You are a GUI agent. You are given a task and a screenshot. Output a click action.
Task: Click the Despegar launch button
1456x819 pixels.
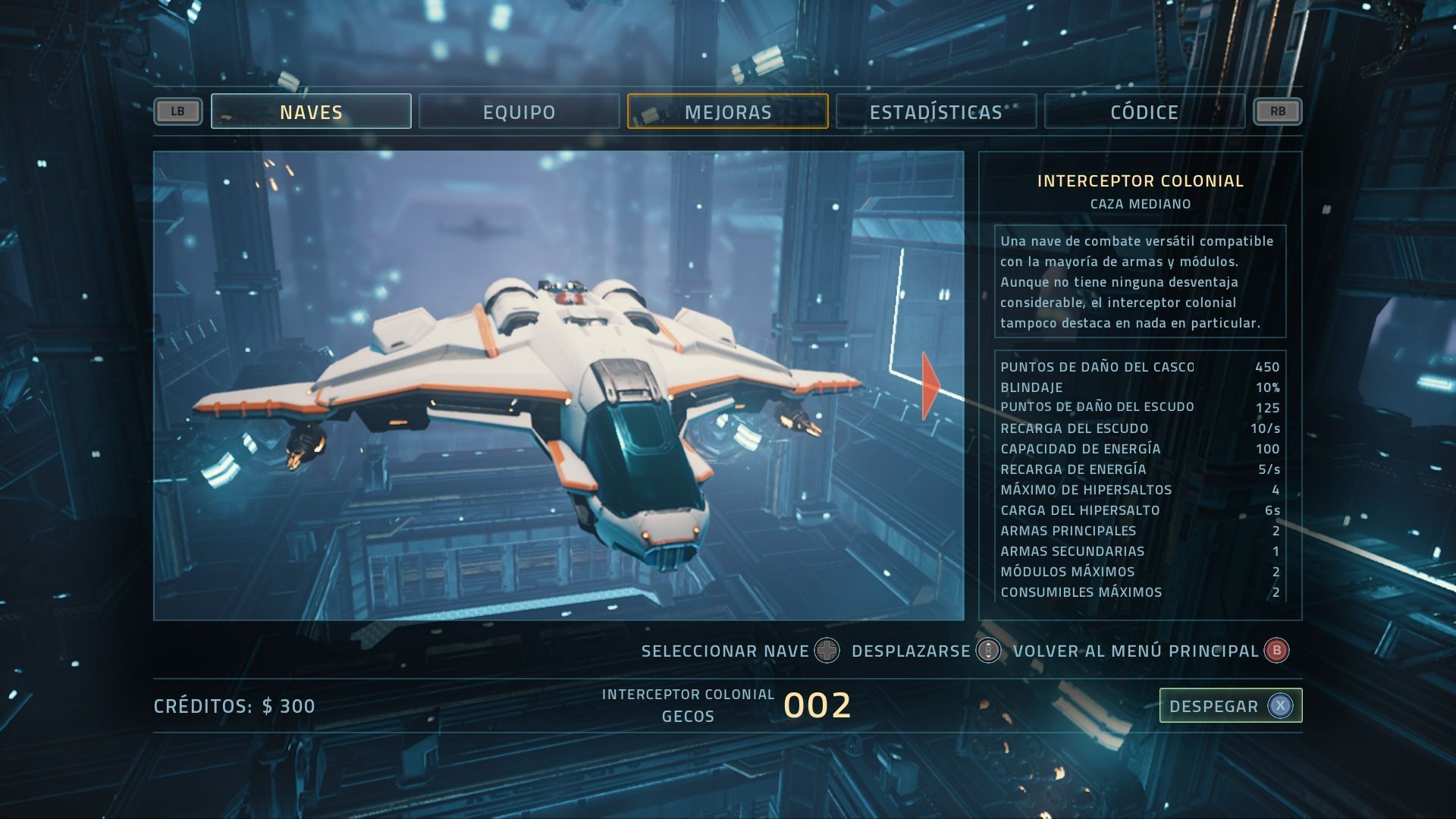coord(1230,706)
